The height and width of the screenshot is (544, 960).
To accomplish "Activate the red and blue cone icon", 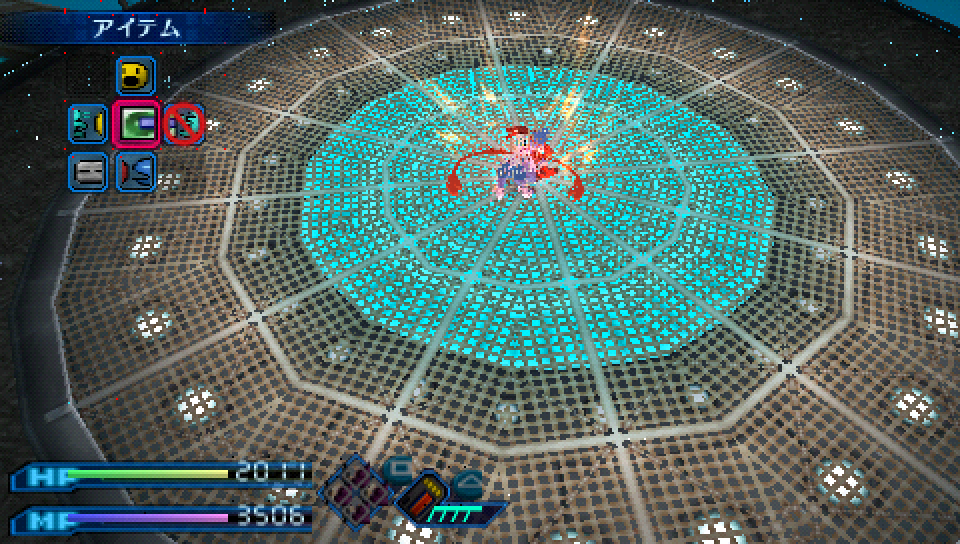I will [x=135, y=172].
